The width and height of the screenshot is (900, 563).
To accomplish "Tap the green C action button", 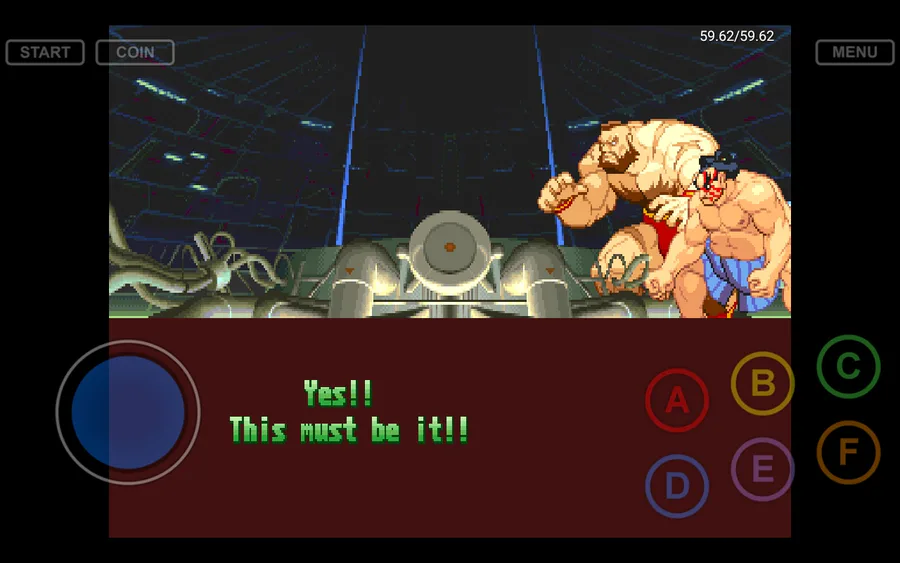I will [848, 366].
